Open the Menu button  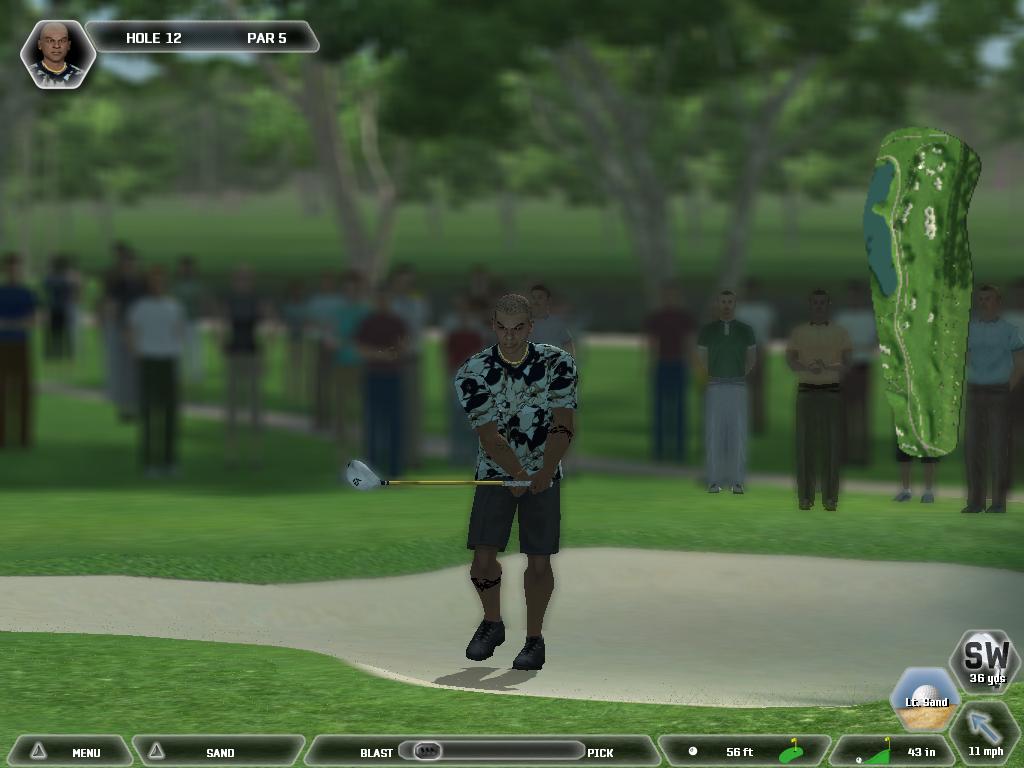point(70,752)
